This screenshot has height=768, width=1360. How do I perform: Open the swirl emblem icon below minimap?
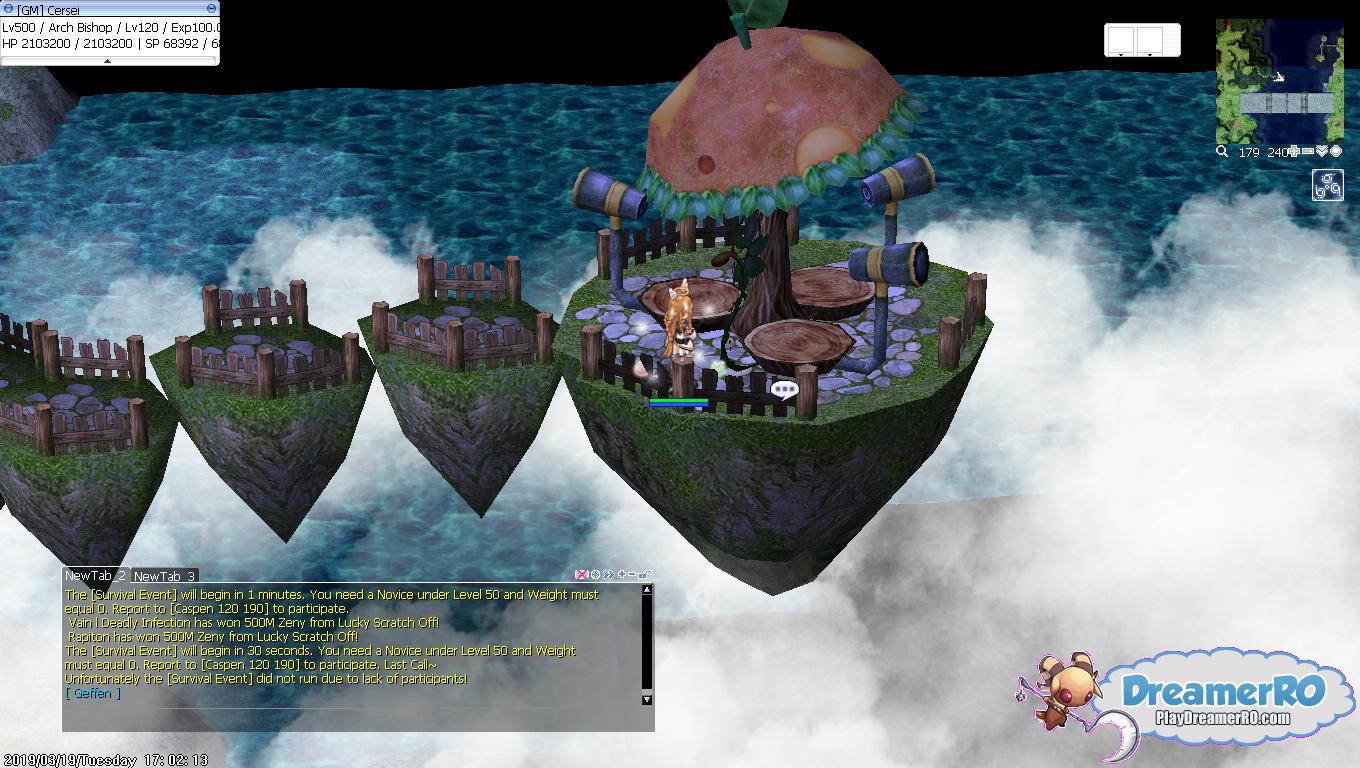(1327, 185)
